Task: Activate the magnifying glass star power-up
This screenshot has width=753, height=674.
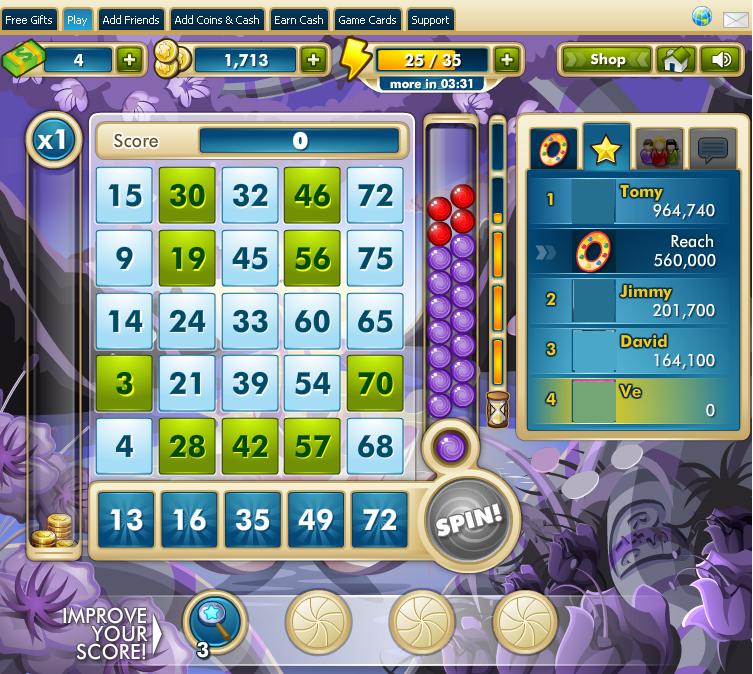Action: pyautogui.click(x=215, y=622)
